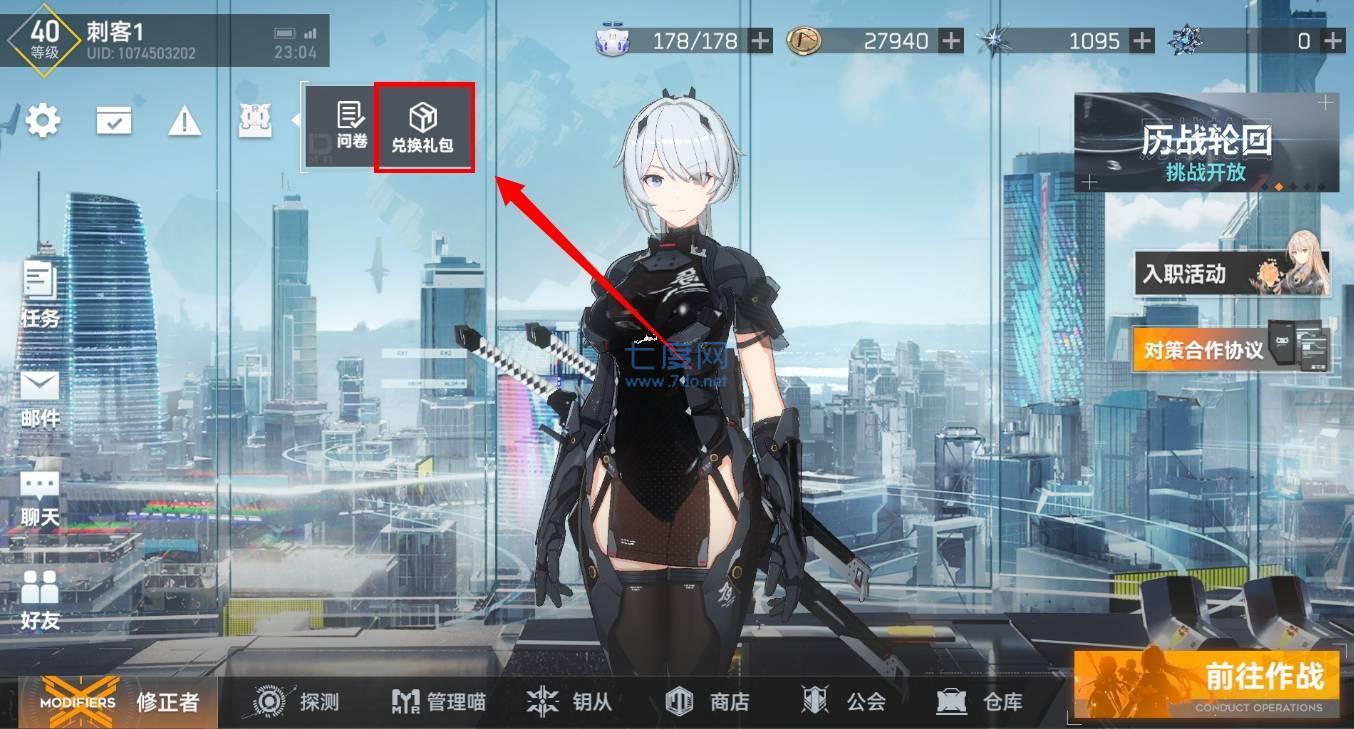
Task: Open the 好友 friends list
Action: (40, 600)
